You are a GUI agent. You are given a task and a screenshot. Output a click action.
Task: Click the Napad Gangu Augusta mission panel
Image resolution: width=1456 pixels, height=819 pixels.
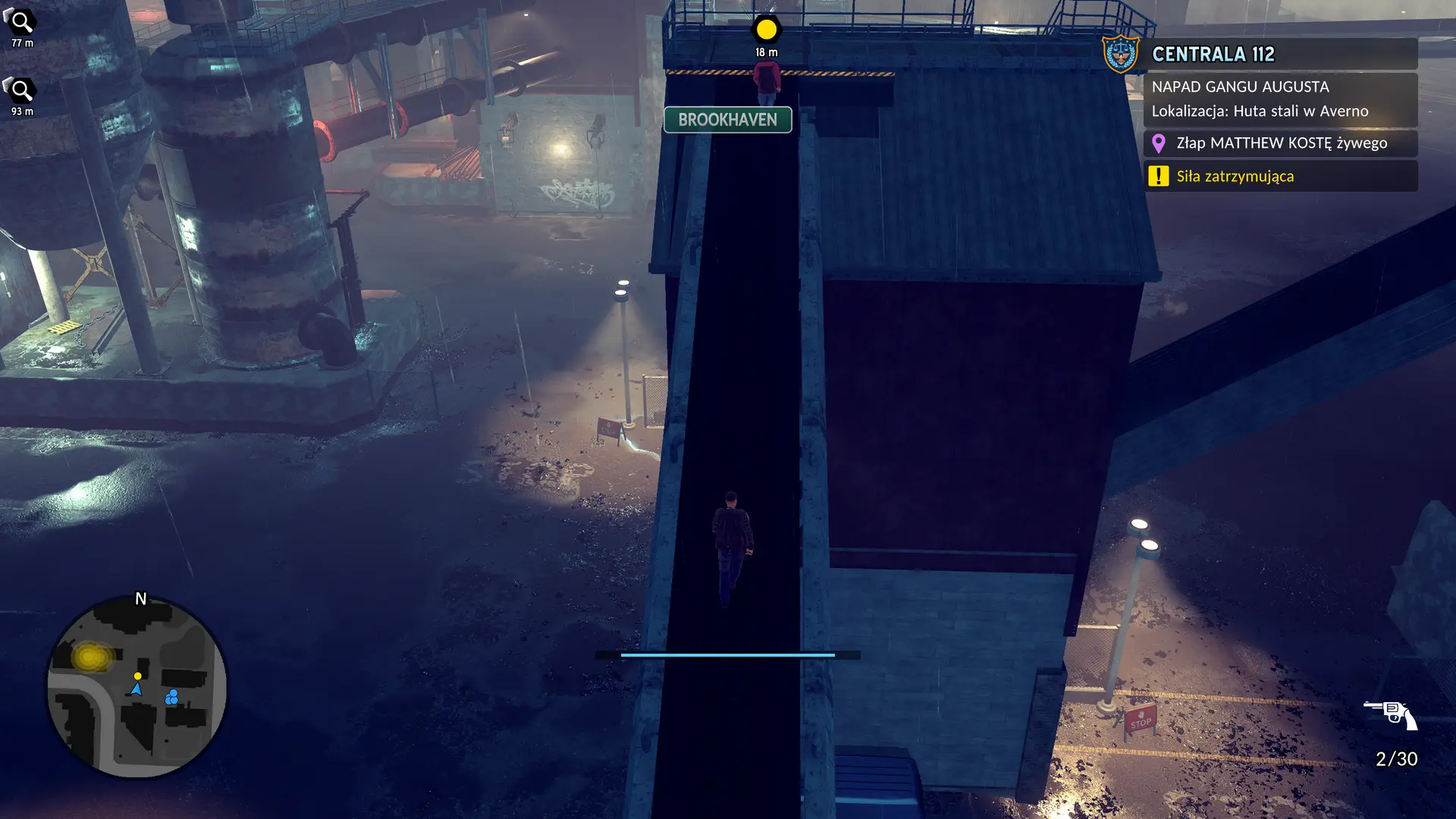tap(1280, 99)
